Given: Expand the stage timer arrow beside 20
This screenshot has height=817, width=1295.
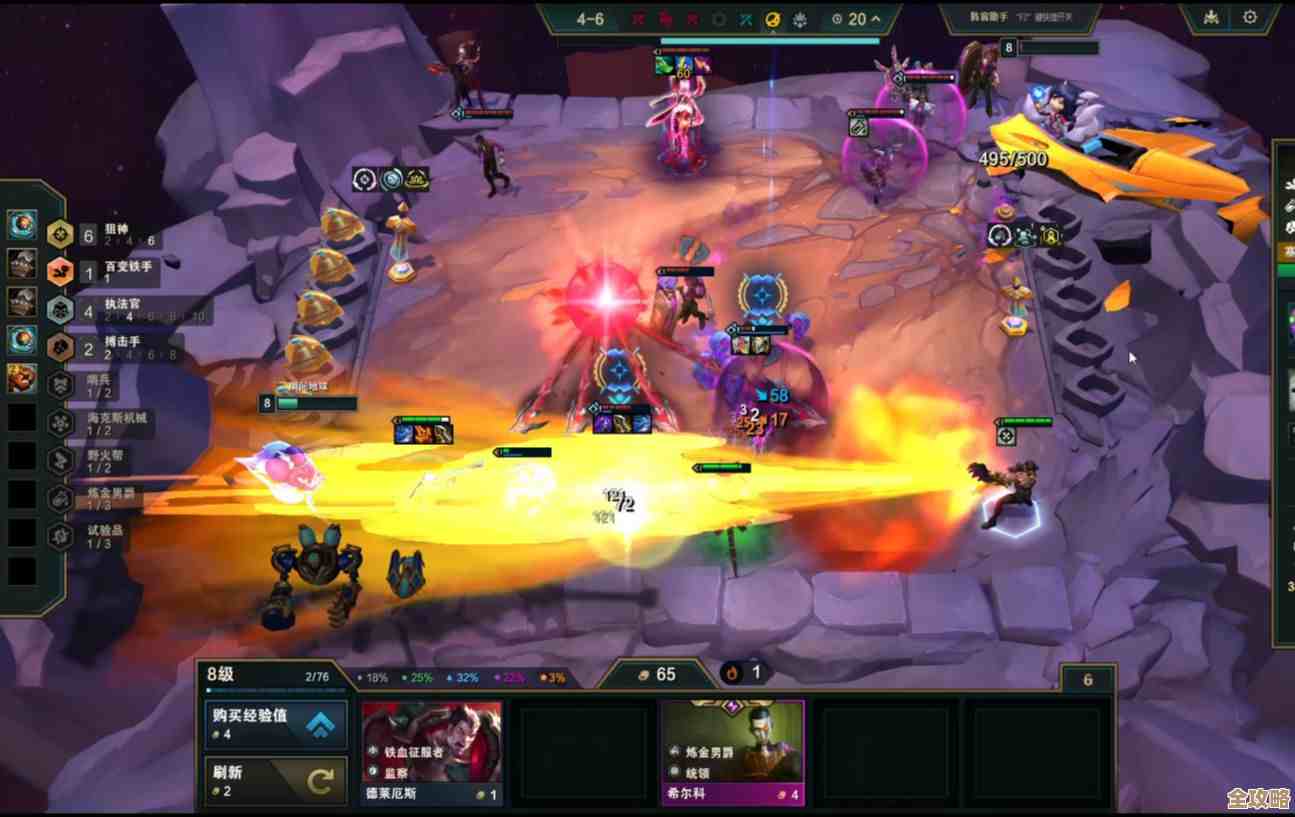Looking at the screenshot, I should pos(876,19).
